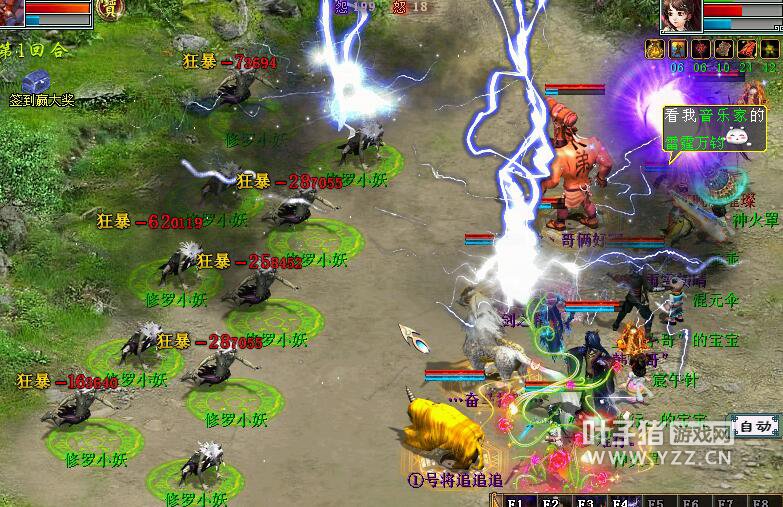Toggle the 自动 auto-battle button

pos(754,427)
